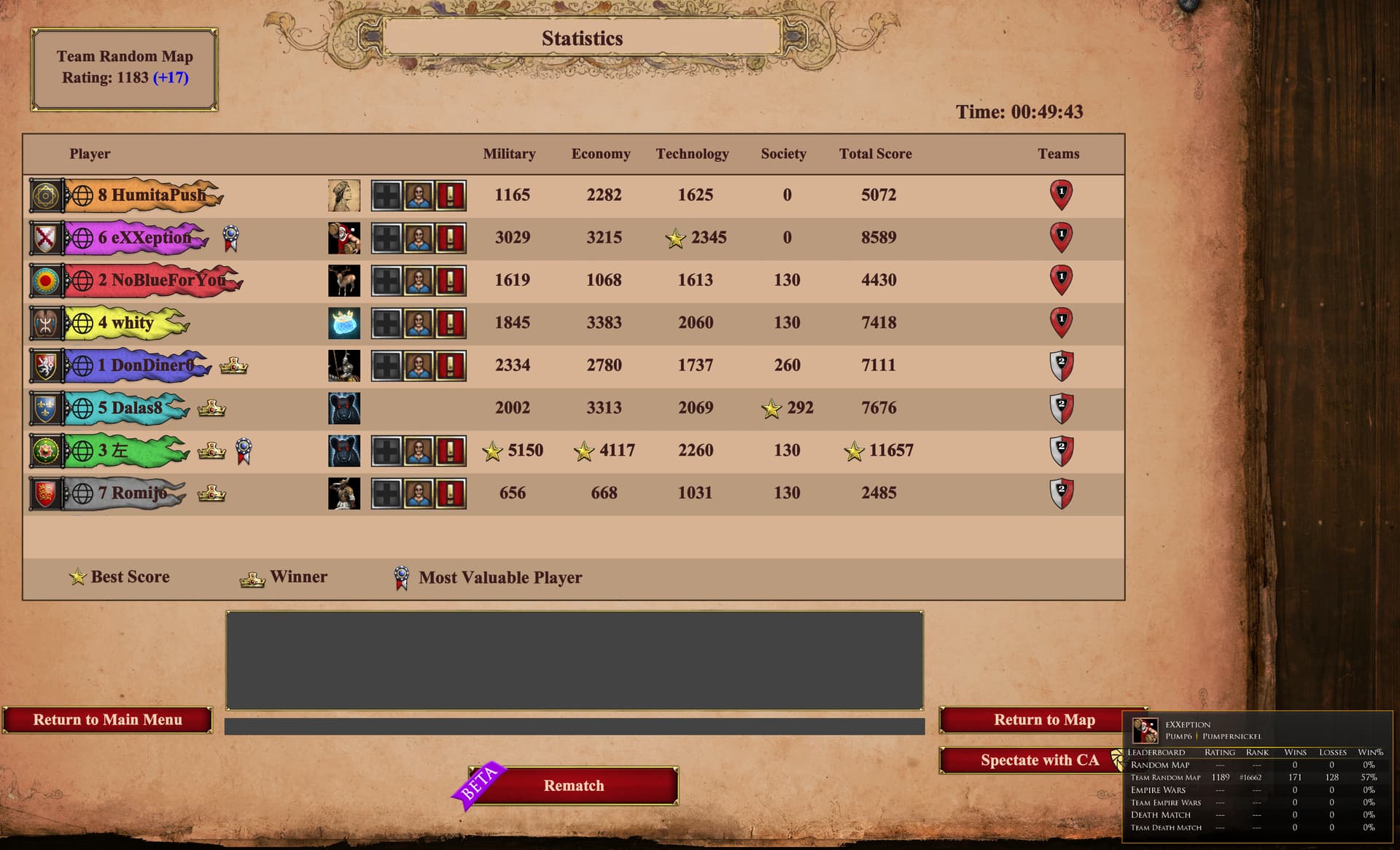
Task: Open eXXeption's profile portrait button
Action: coord(419,238)
